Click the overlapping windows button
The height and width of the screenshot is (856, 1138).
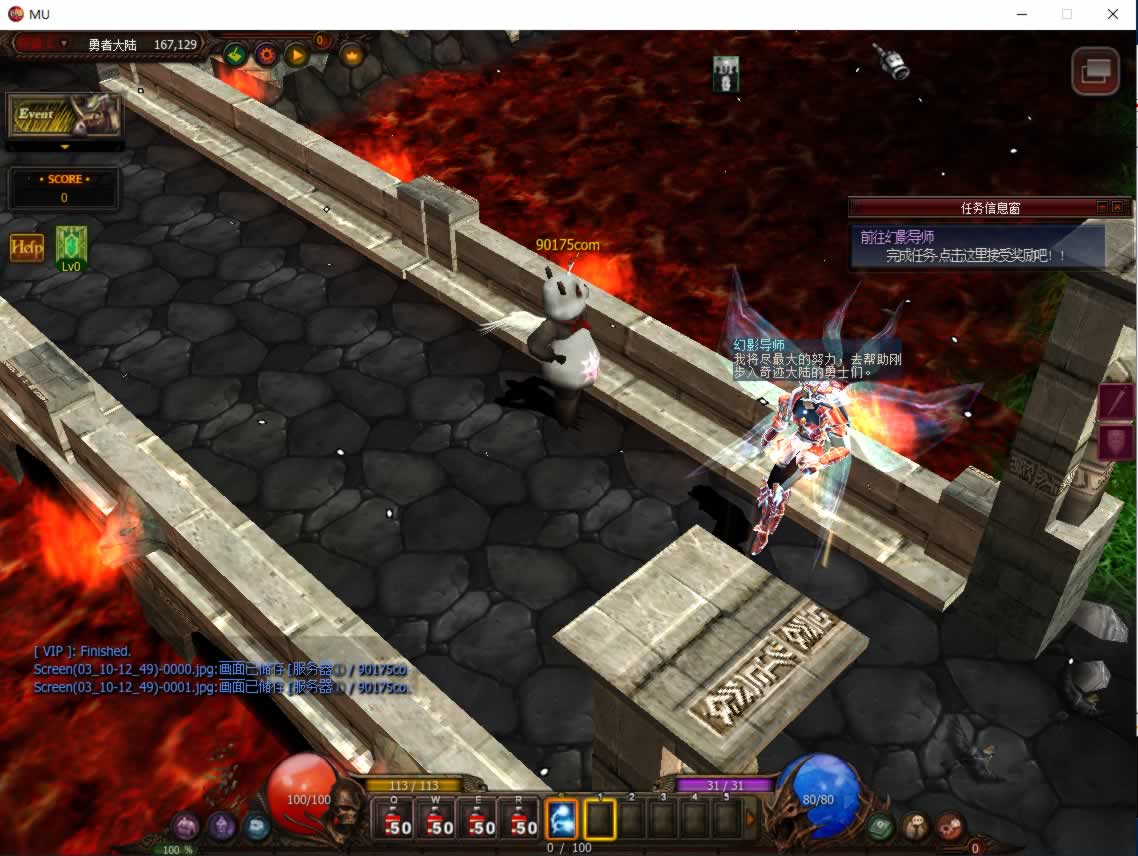coord(1094,70)
